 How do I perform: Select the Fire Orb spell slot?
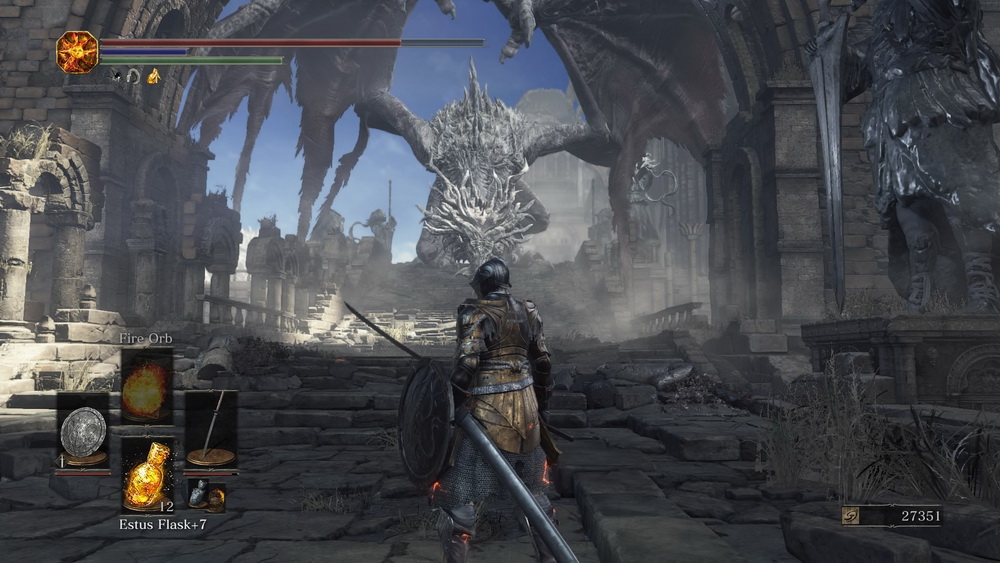coord(147,386)
